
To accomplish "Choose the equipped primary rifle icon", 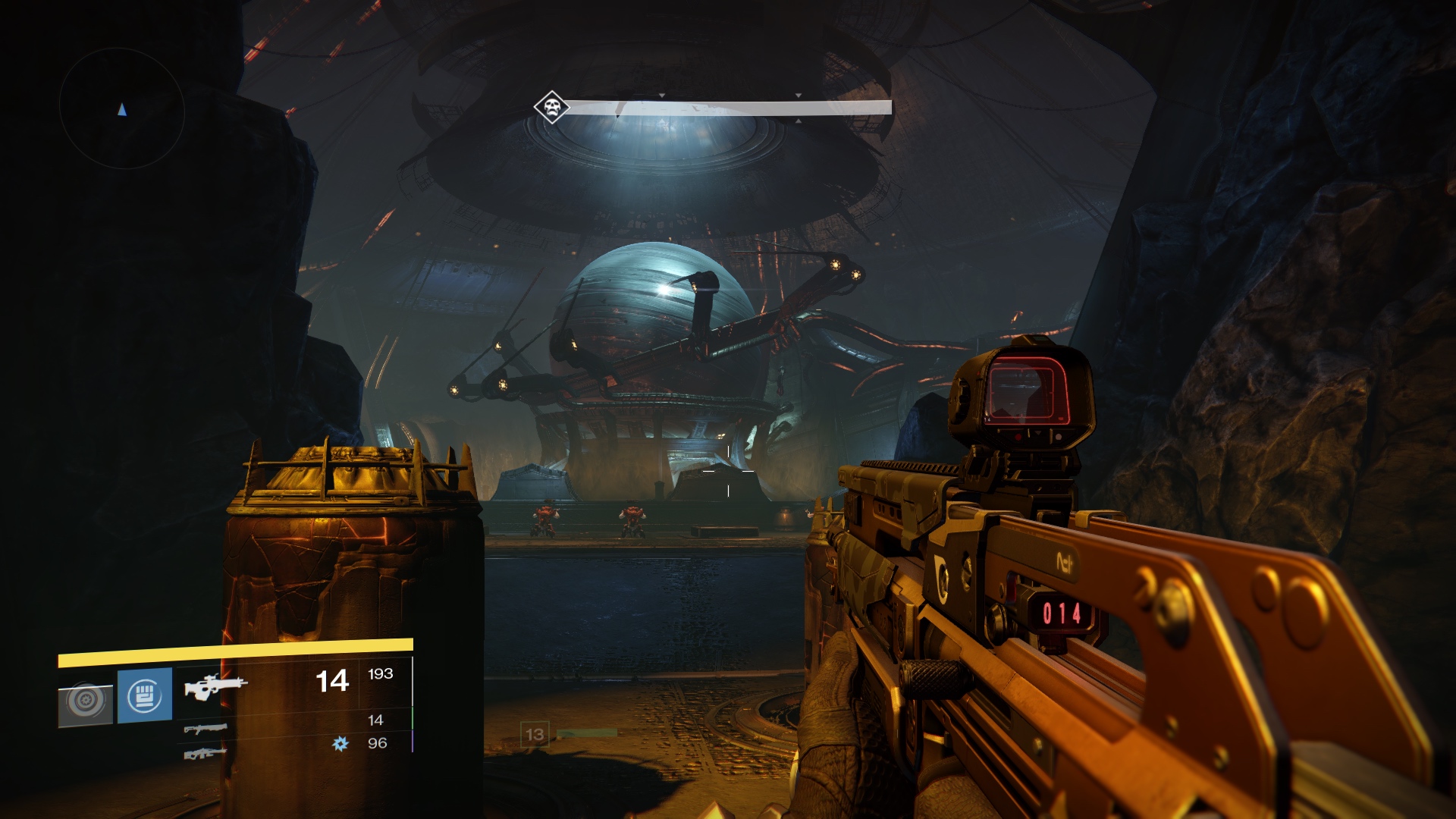I will [x=215, y=686].
